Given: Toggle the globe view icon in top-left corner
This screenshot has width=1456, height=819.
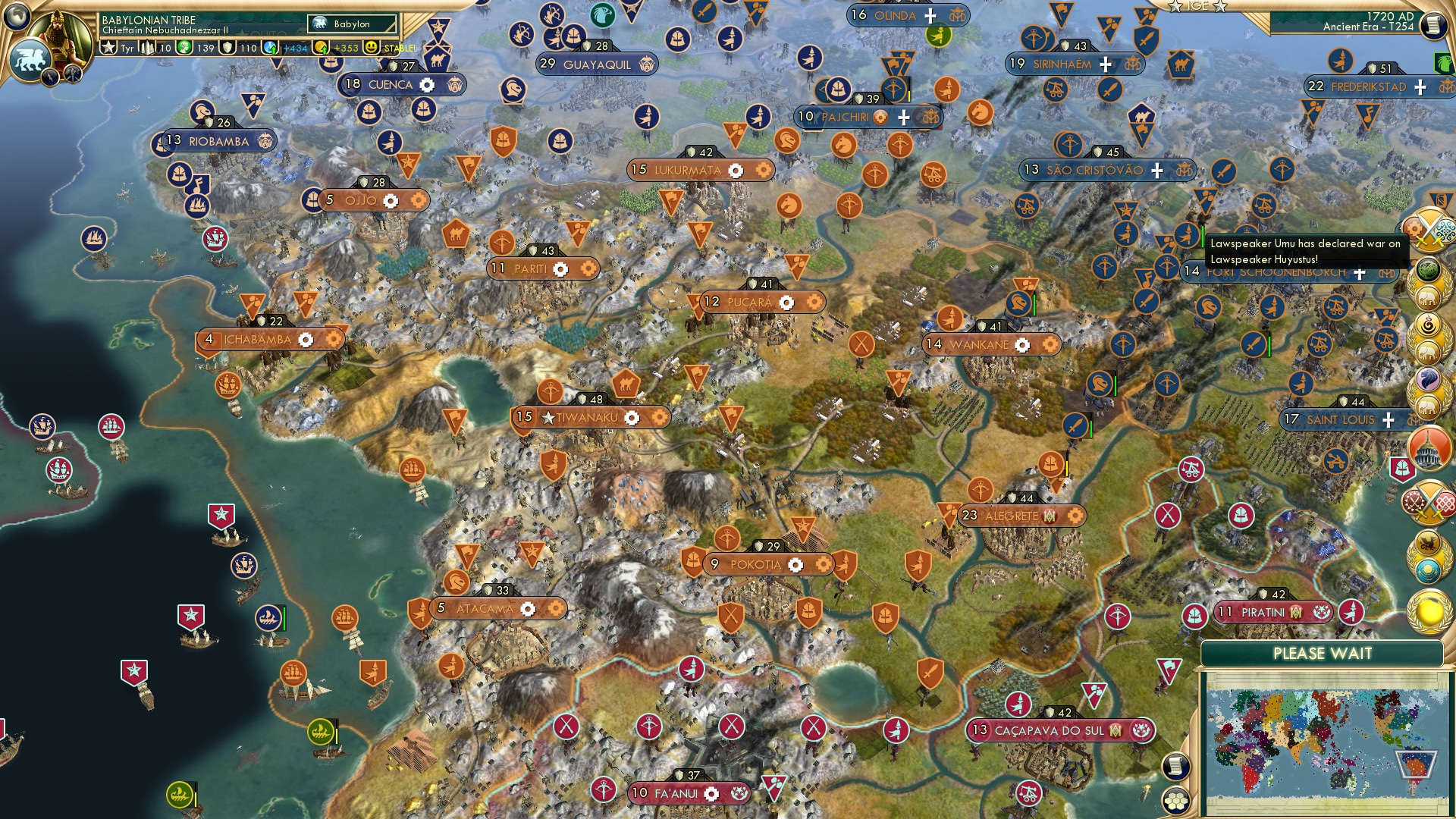Looking at the screenshot, I should point(17,15).
